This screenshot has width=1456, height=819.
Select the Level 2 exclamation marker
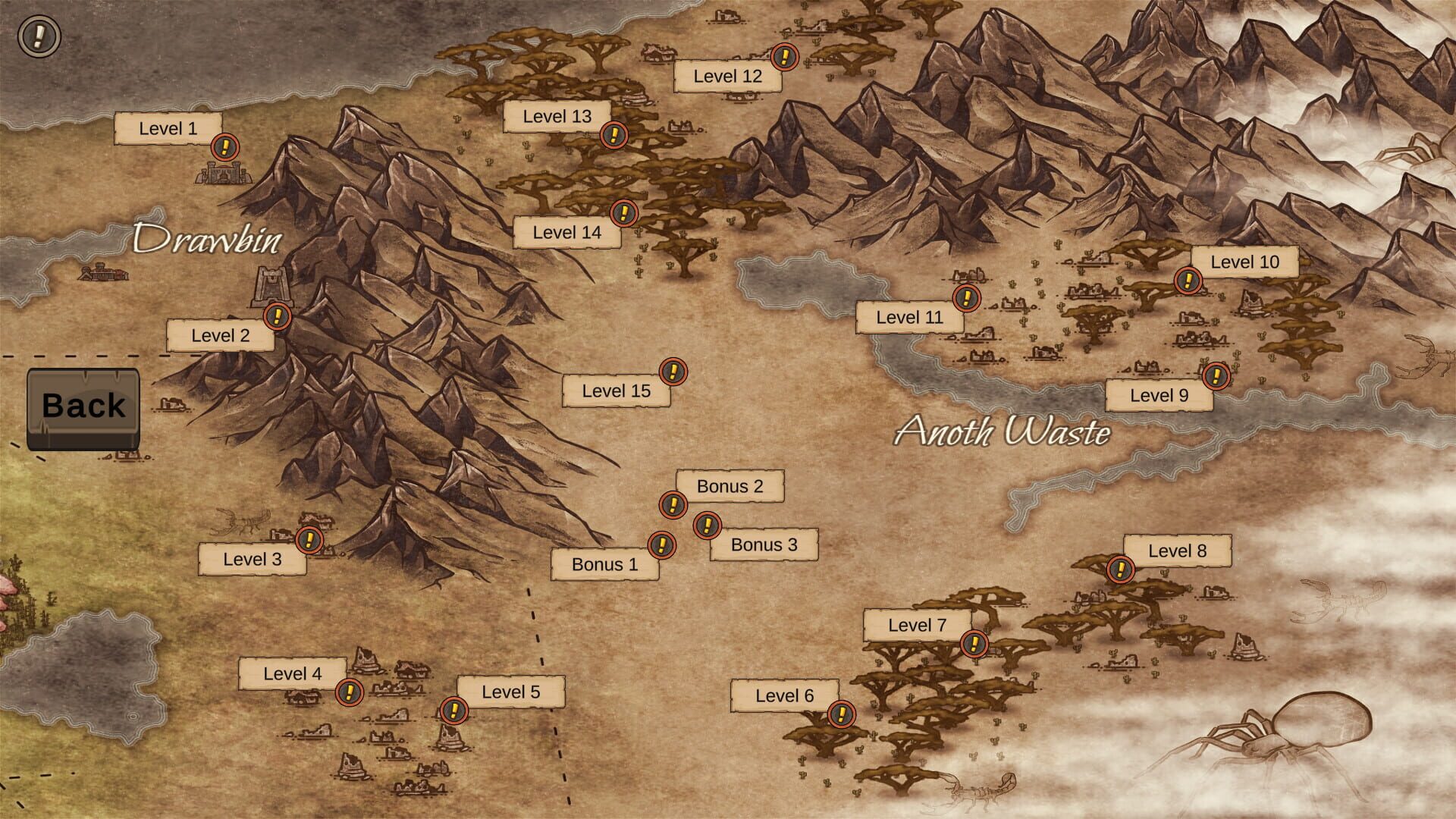(x=278, y=318)
